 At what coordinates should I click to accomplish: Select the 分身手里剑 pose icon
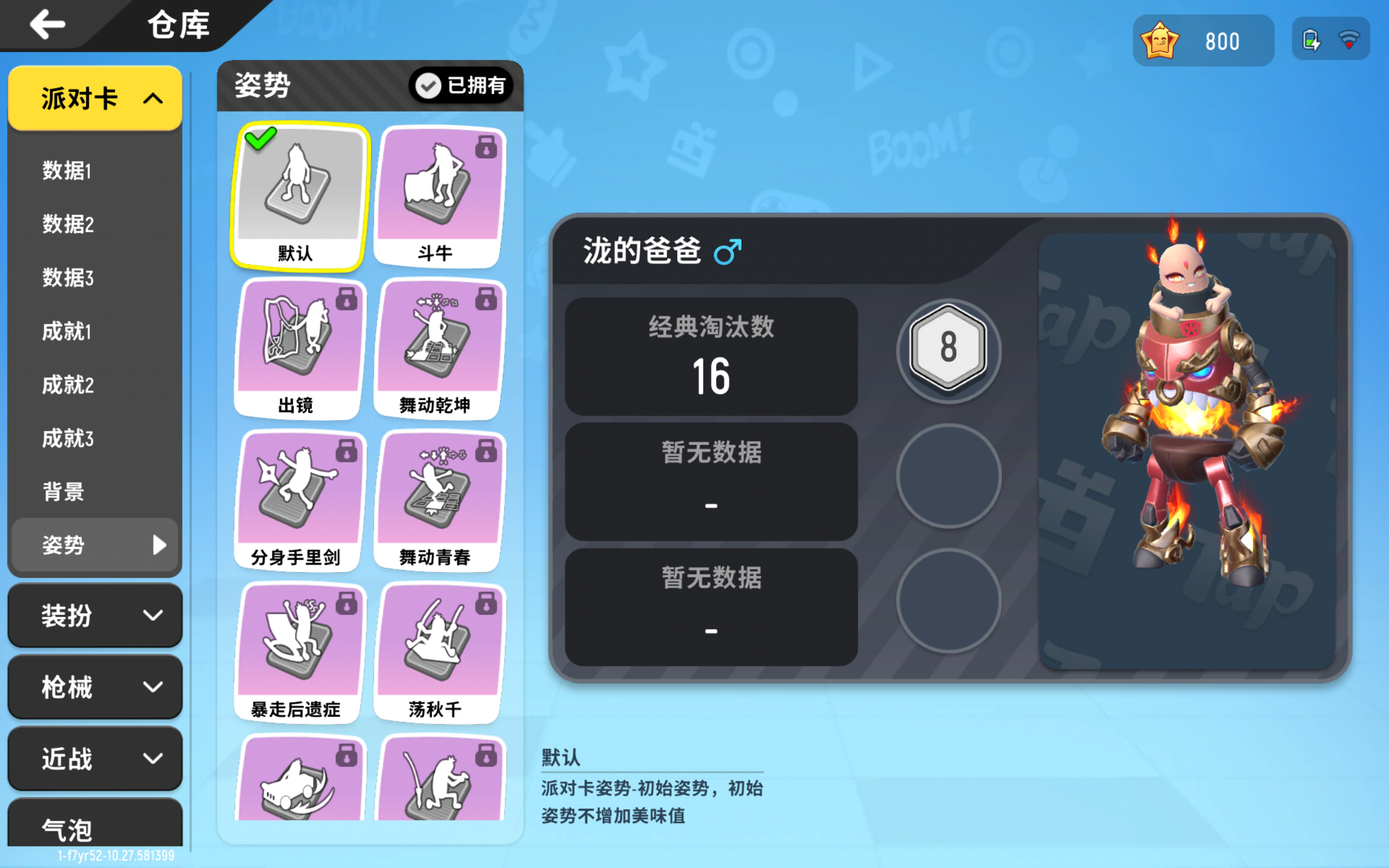click(x=299, y=494)
